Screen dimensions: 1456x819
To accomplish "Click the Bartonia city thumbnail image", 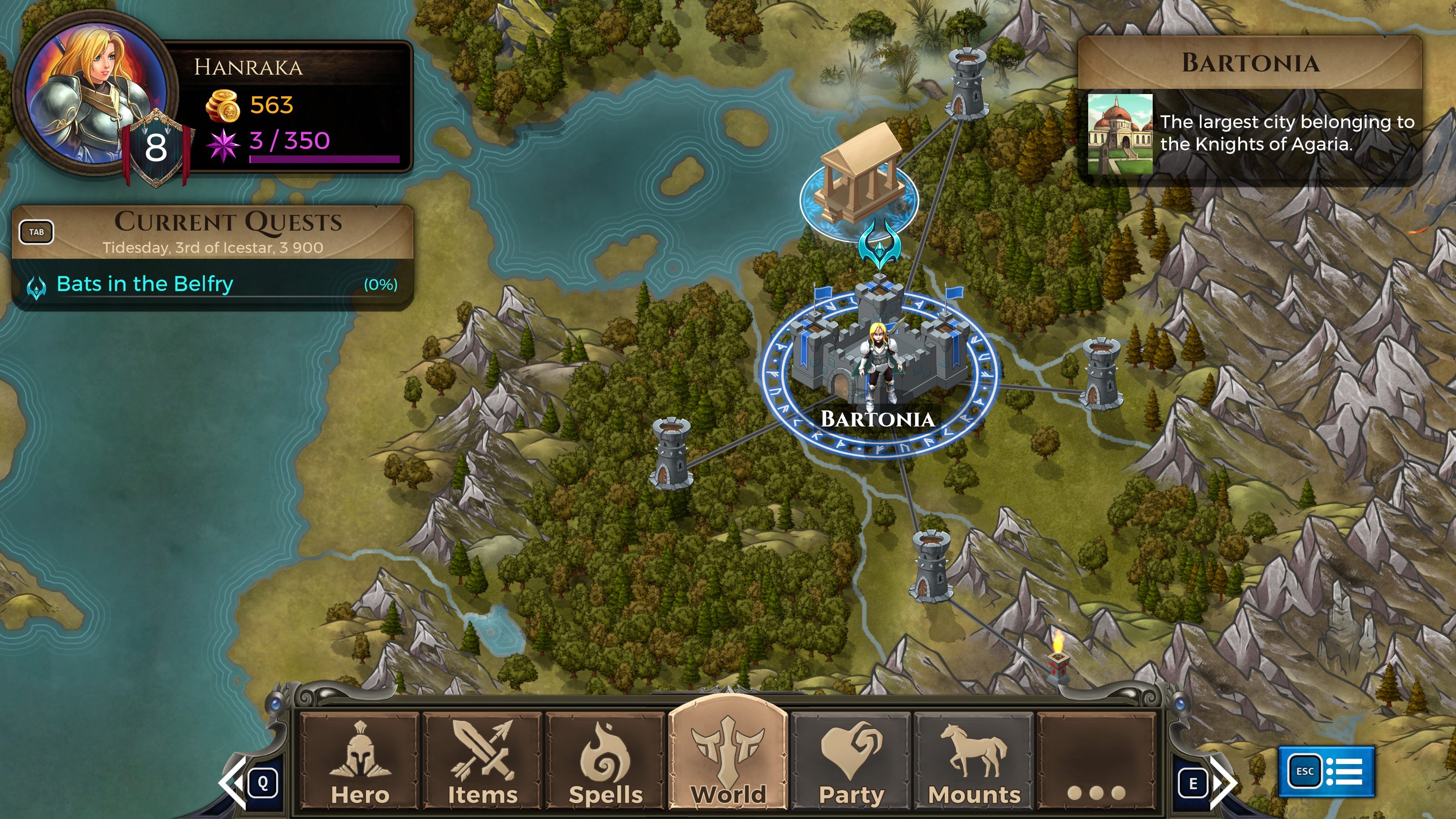I will pos(1120,135).
